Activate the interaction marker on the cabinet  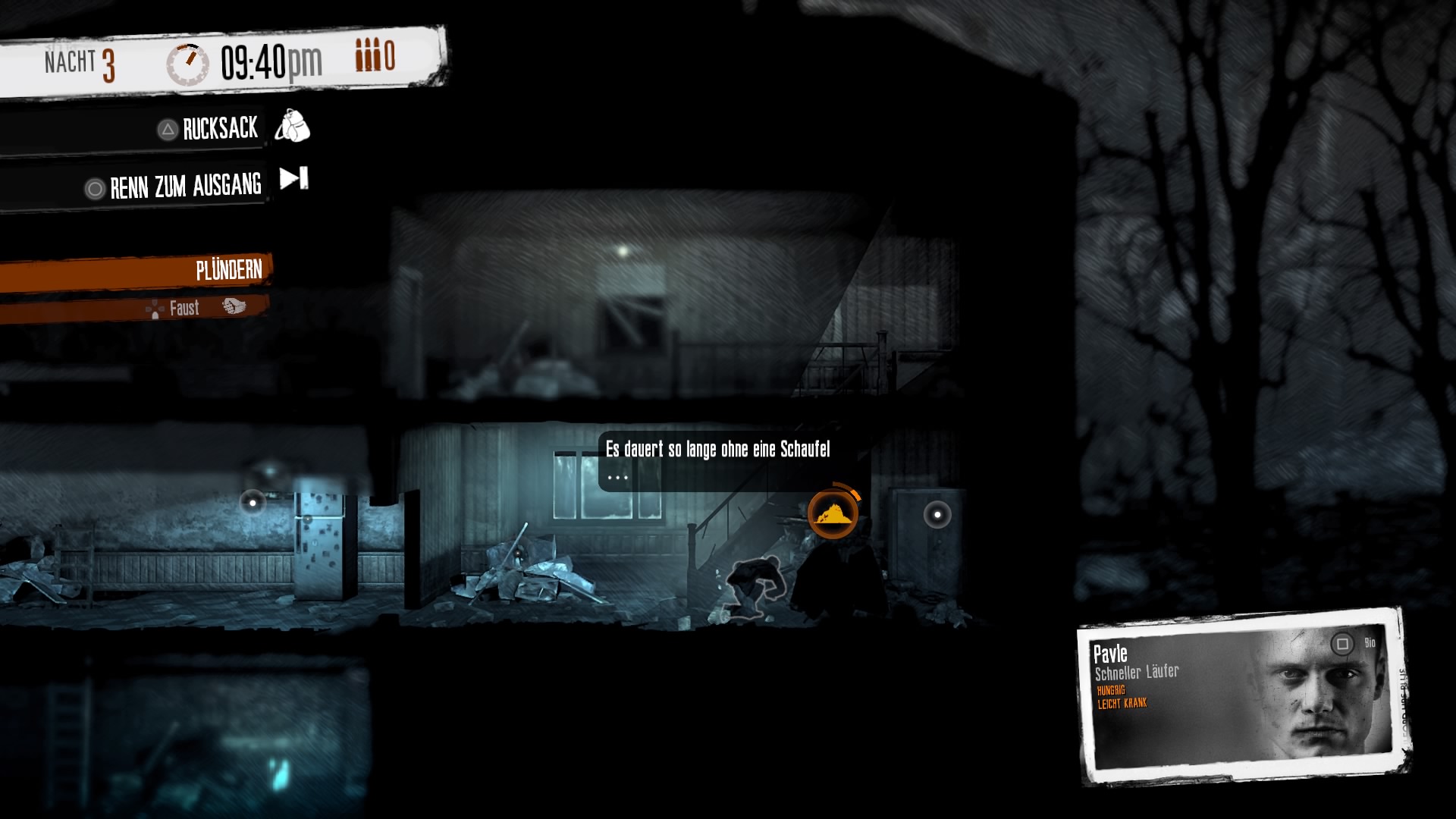(937, 515)
